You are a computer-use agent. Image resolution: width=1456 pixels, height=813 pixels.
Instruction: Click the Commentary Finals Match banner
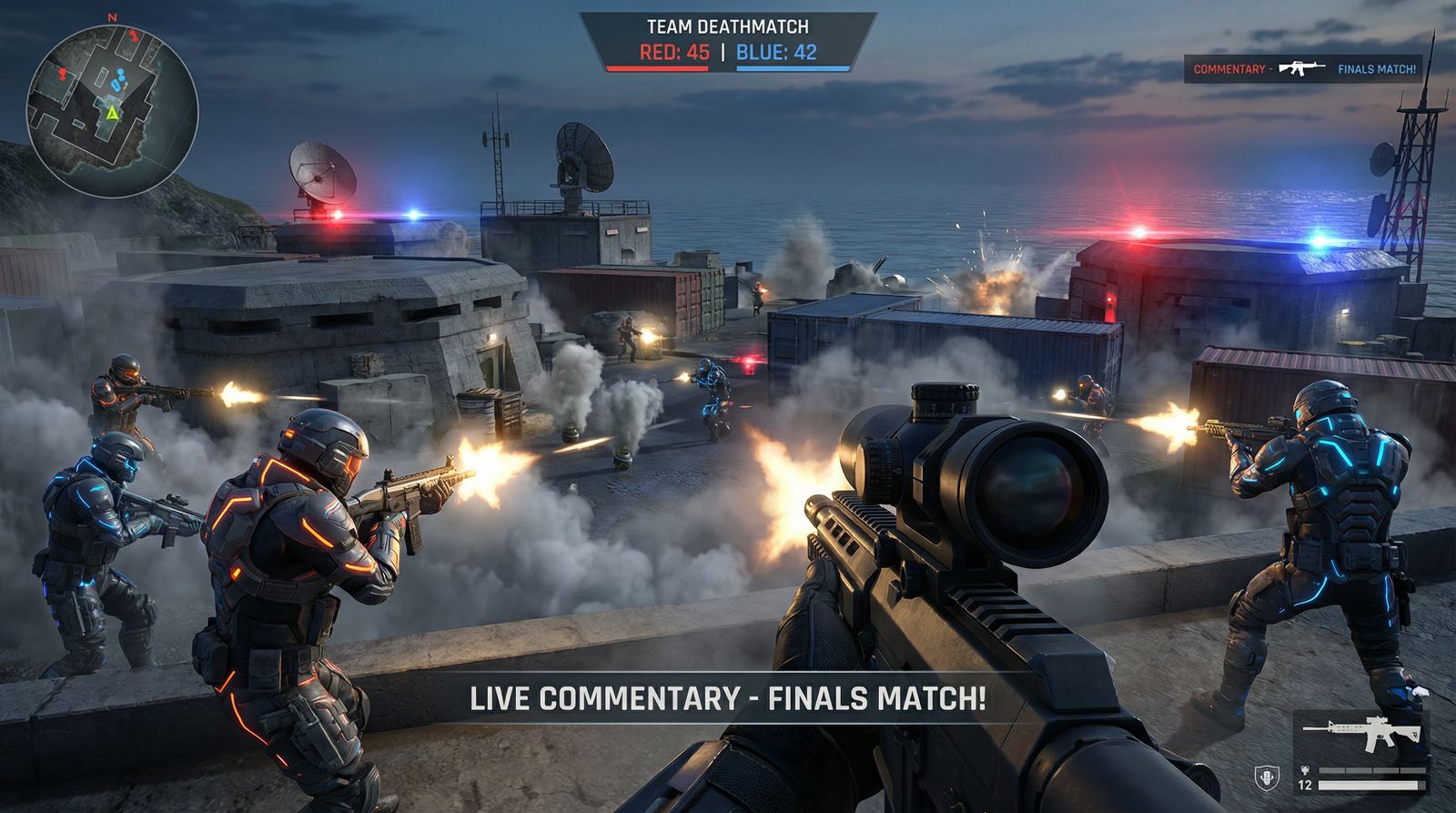(x=1303, y=69)
